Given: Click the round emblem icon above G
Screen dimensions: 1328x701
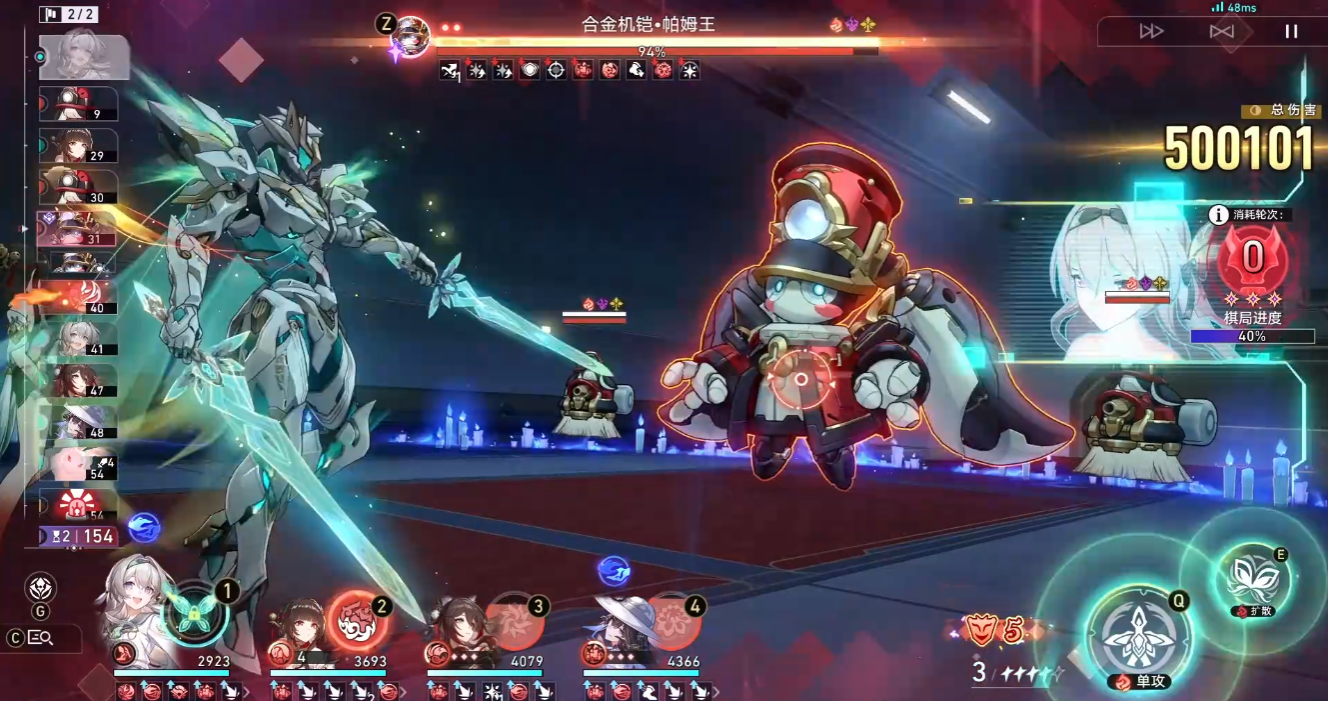Looking at the screenshot, I should (40, 587).
